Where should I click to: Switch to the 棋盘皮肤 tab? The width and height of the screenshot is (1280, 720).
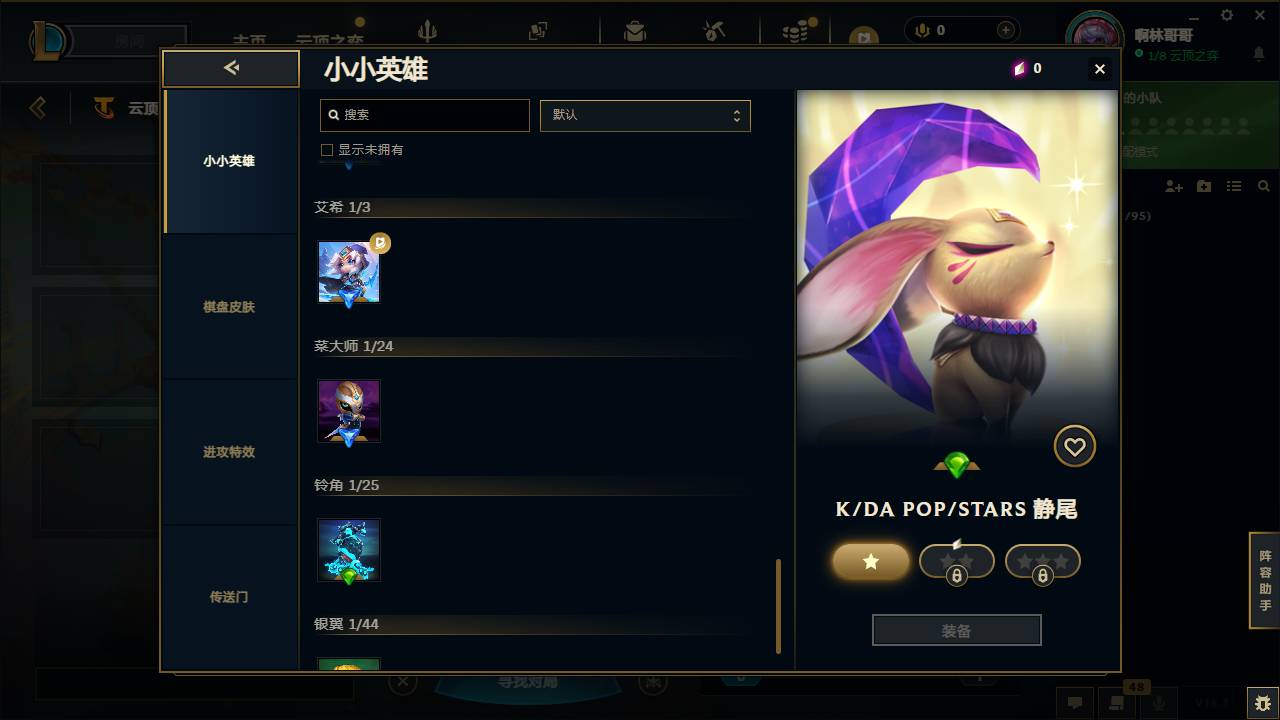(230, 307)
